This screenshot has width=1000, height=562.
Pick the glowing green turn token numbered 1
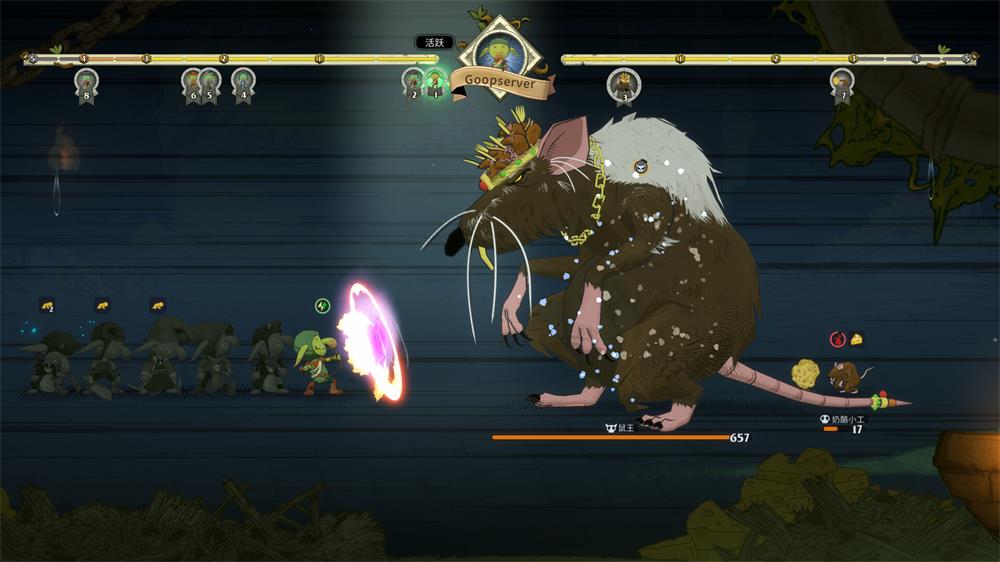click(x=435, y=82)
